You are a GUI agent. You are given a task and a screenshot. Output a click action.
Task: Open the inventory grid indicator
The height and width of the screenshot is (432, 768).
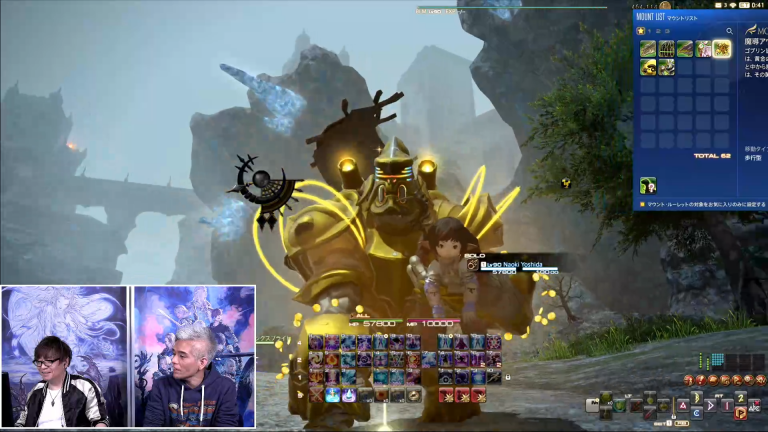click(716, 360)
